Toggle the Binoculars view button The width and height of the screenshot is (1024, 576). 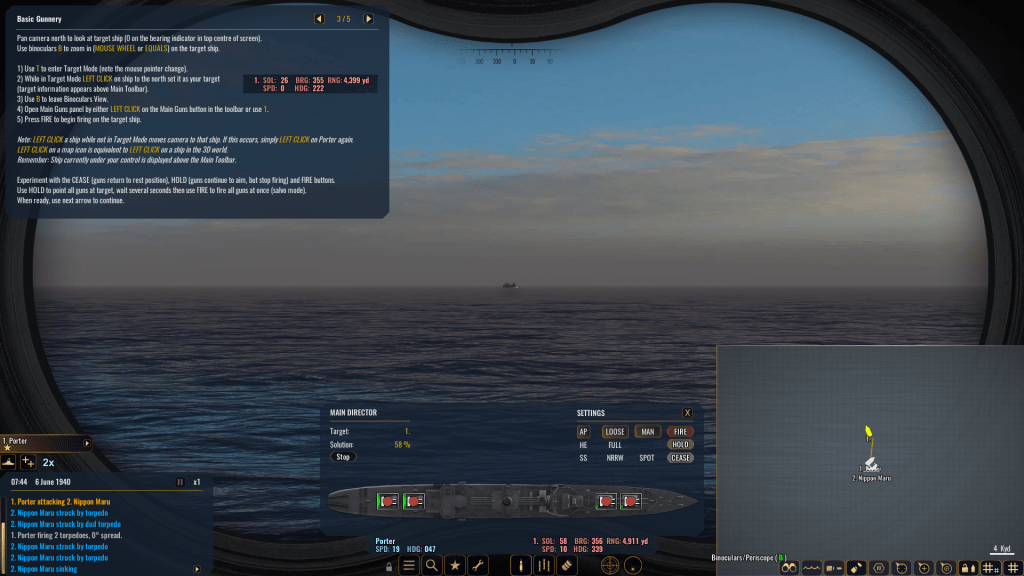789,567
